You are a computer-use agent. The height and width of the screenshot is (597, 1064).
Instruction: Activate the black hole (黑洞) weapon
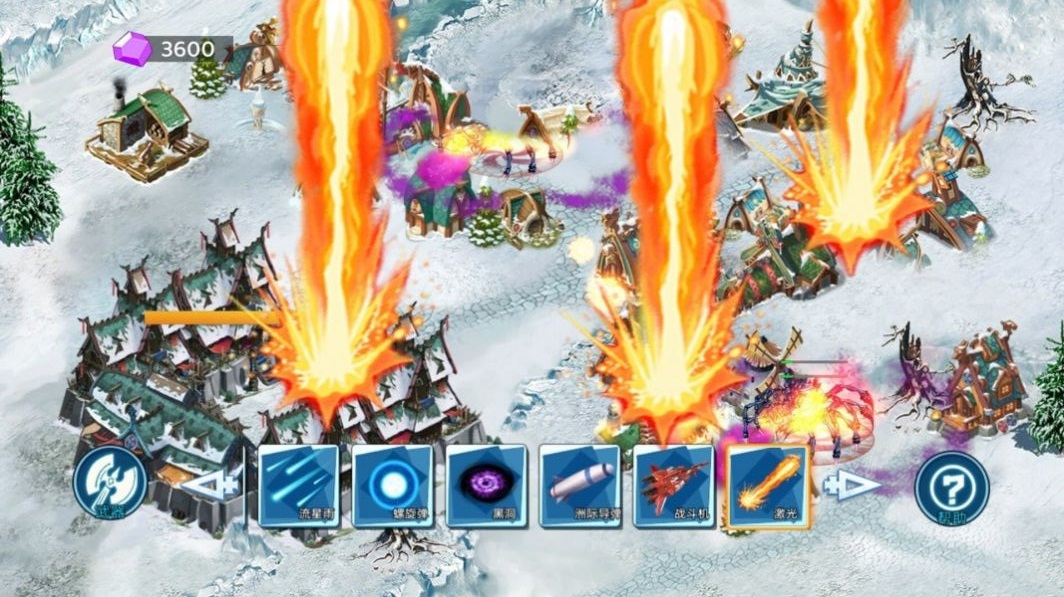click(485, 485)
